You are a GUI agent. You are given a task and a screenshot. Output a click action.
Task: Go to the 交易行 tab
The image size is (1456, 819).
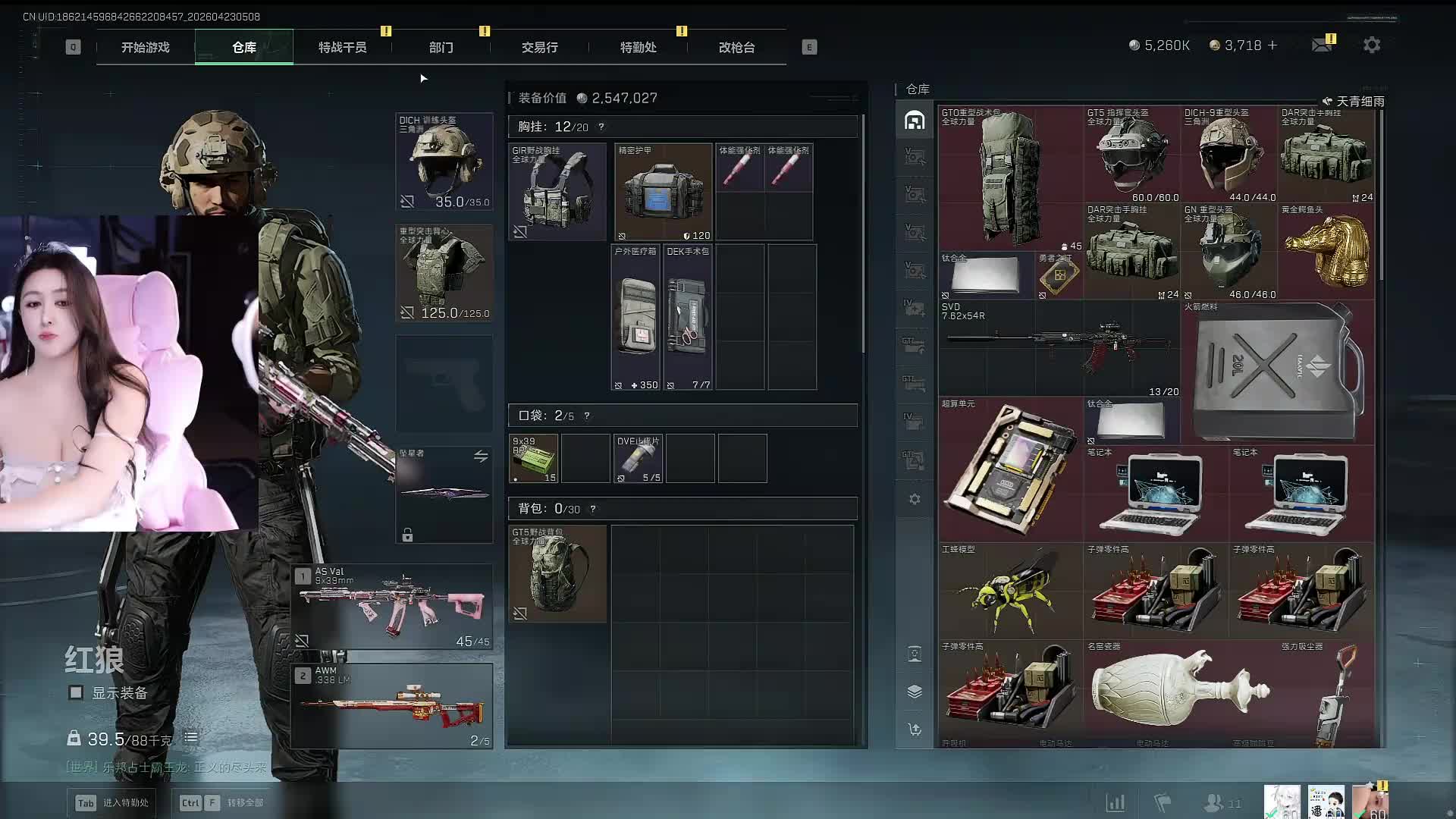click(x=539, y=47)
